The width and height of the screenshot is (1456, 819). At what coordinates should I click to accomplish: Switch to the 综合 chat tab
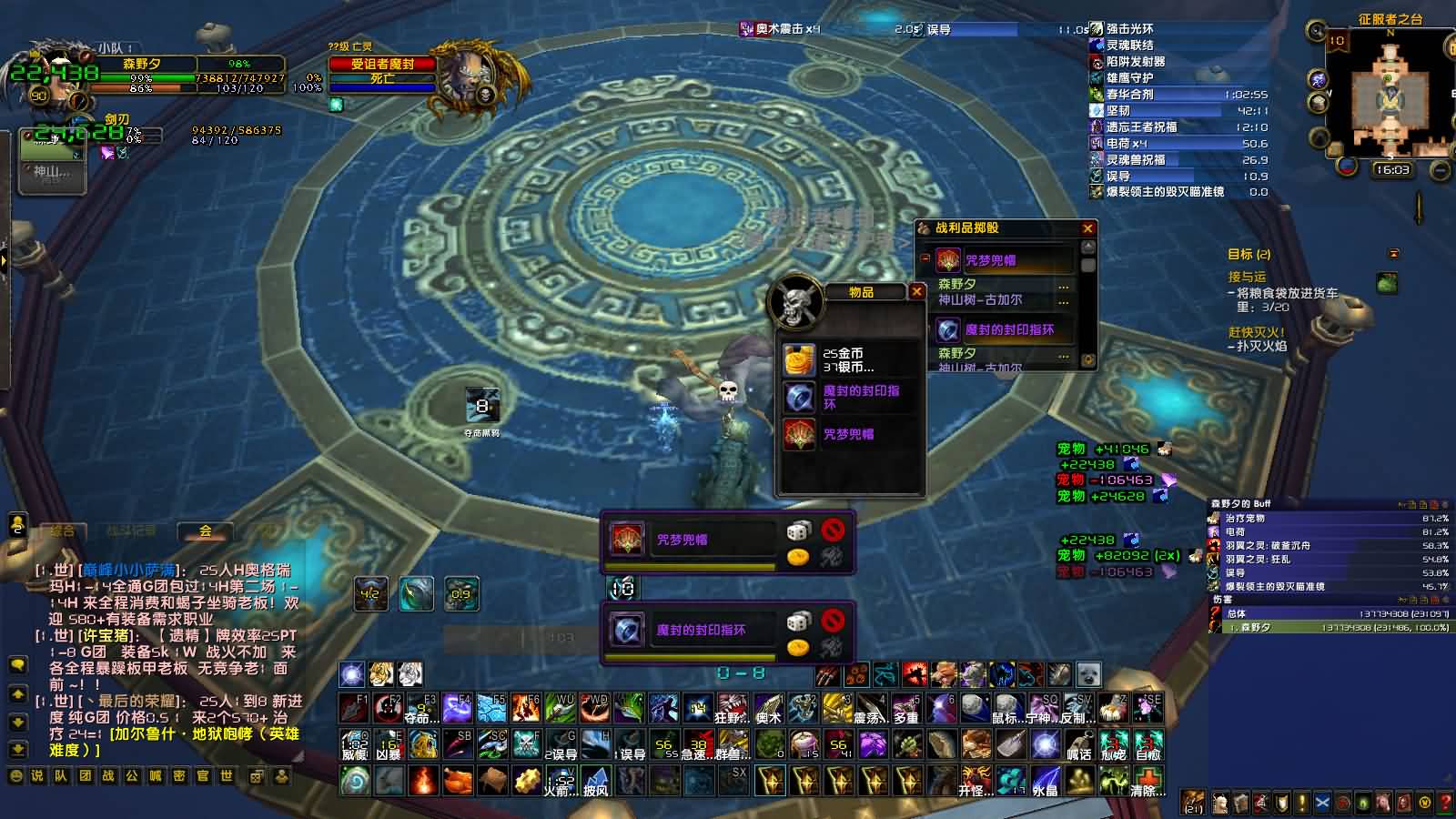coord(62,531)
